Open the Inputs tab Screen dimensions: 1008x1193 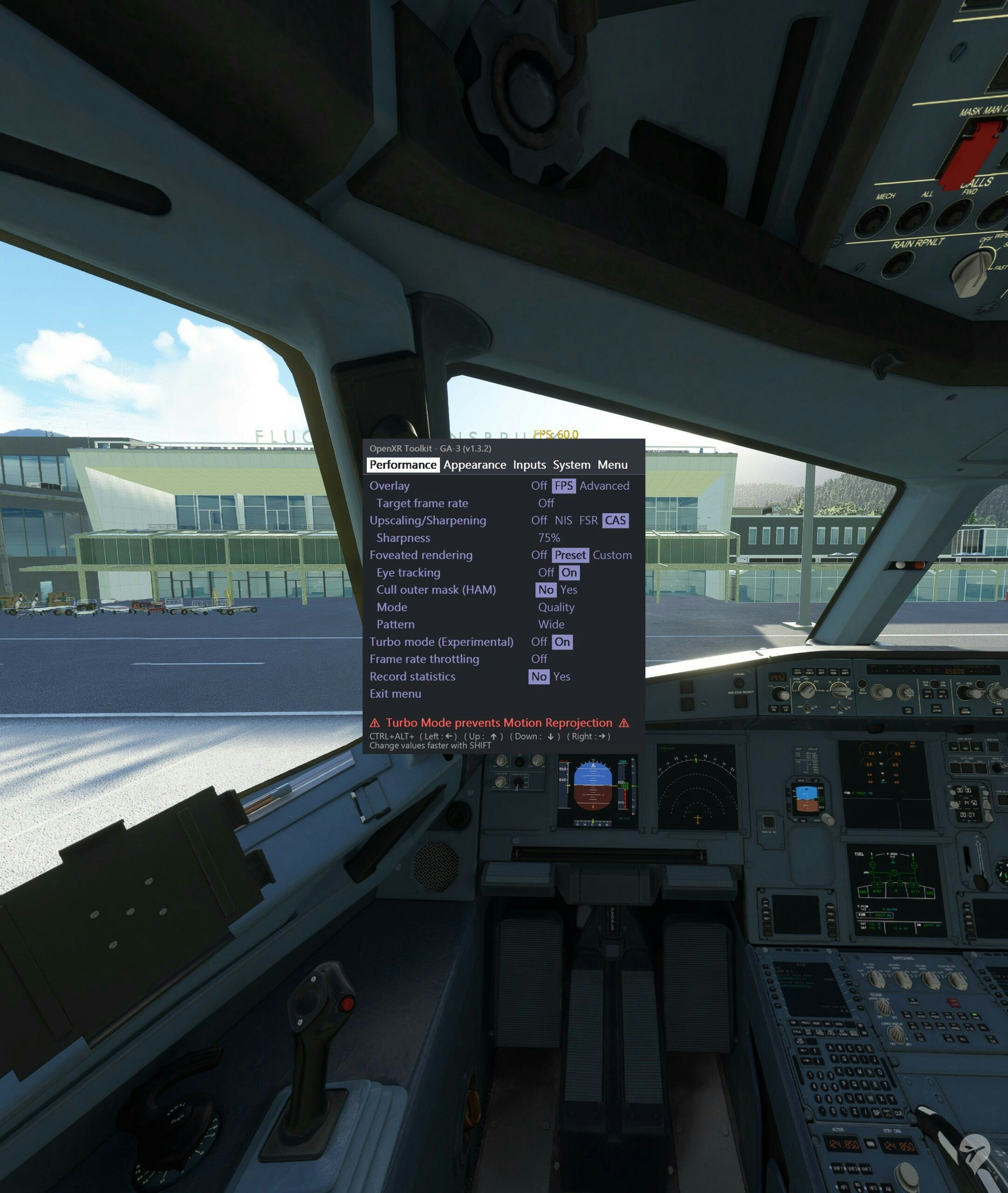(529, 465)
